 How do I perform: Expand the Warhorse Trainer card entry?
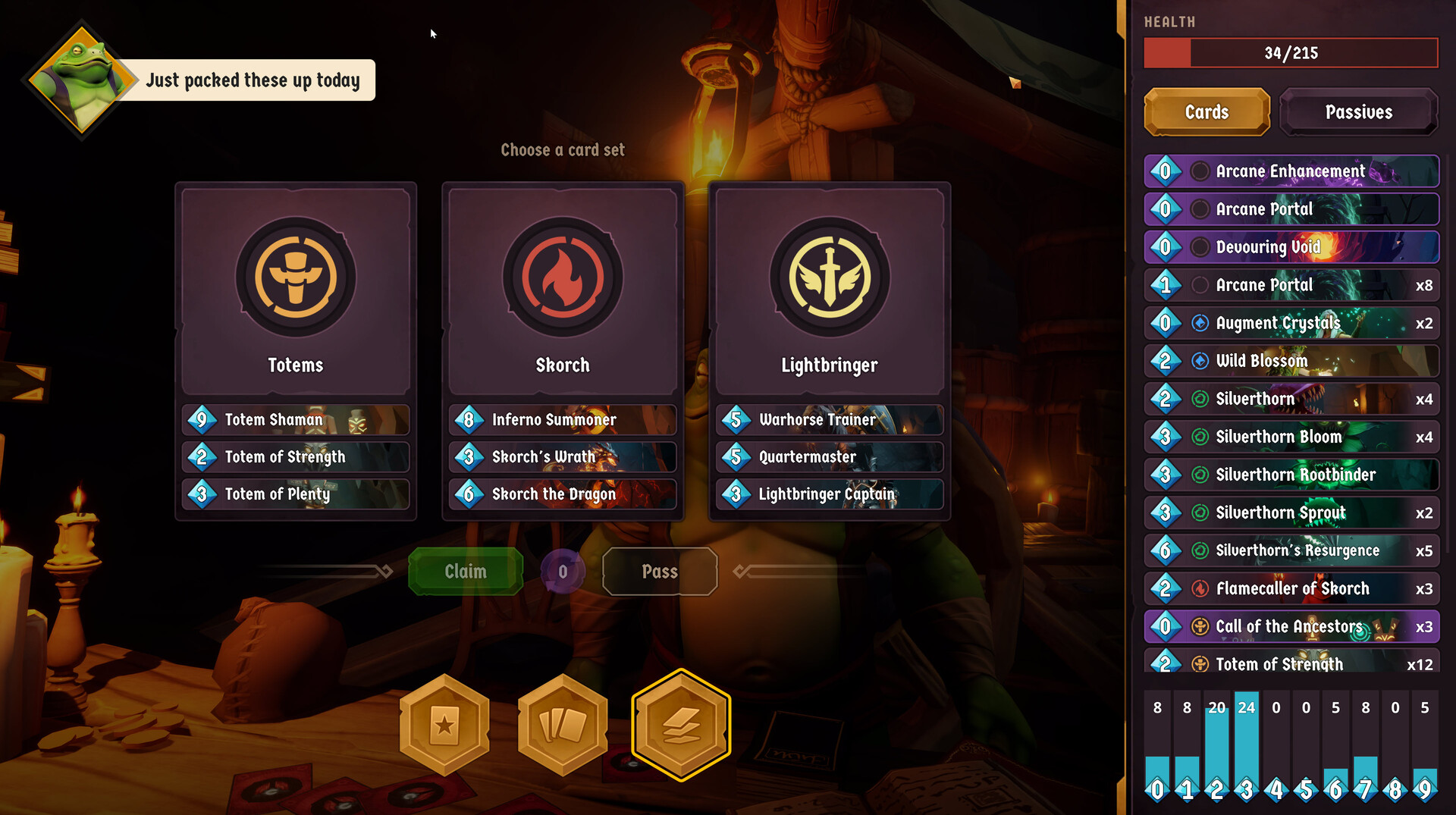pyautogui.click(x=829, y=420)
